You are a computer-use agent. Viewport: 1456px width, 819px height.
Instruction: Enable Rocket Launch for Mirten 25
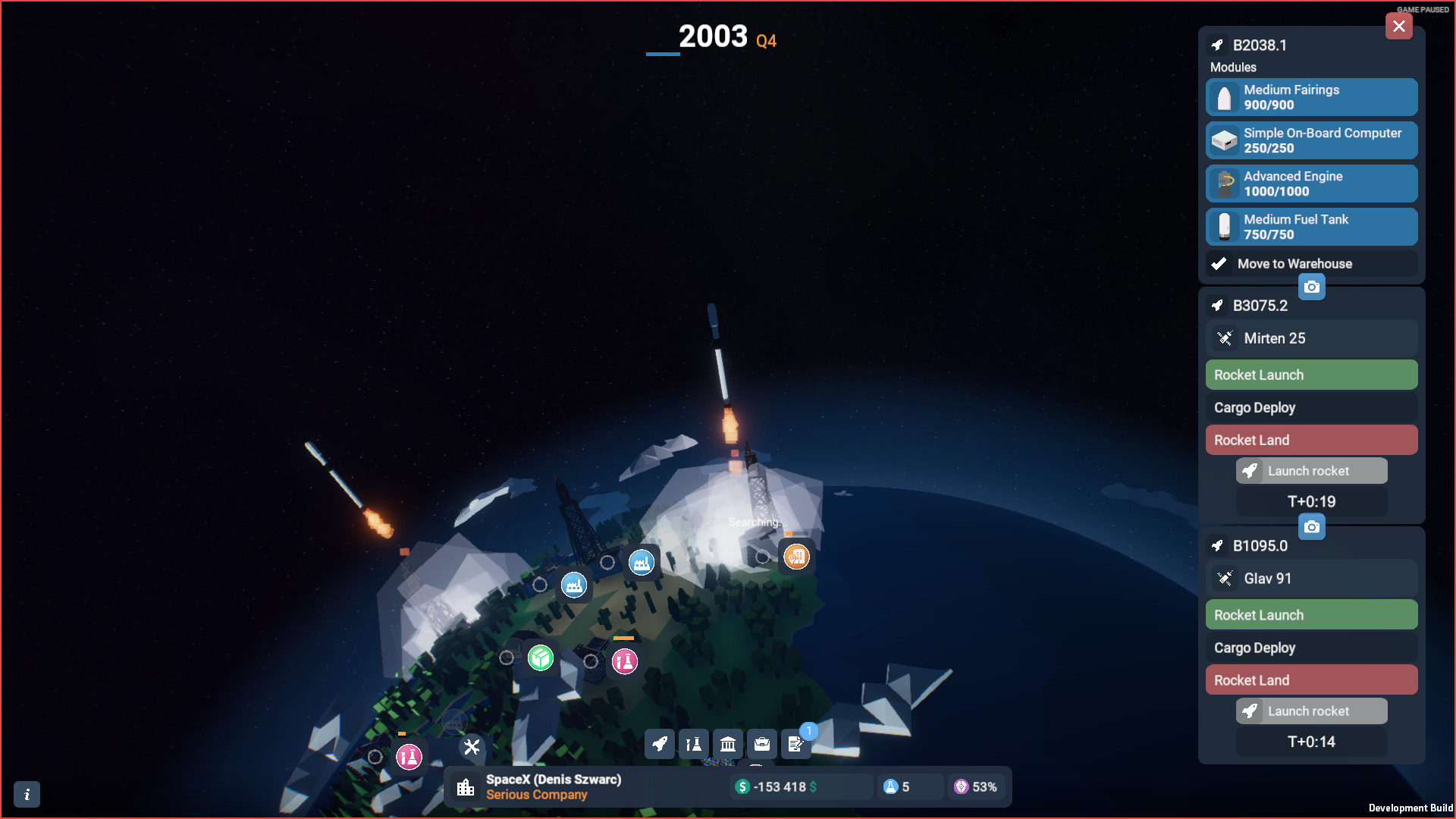tap(1311, 374)
